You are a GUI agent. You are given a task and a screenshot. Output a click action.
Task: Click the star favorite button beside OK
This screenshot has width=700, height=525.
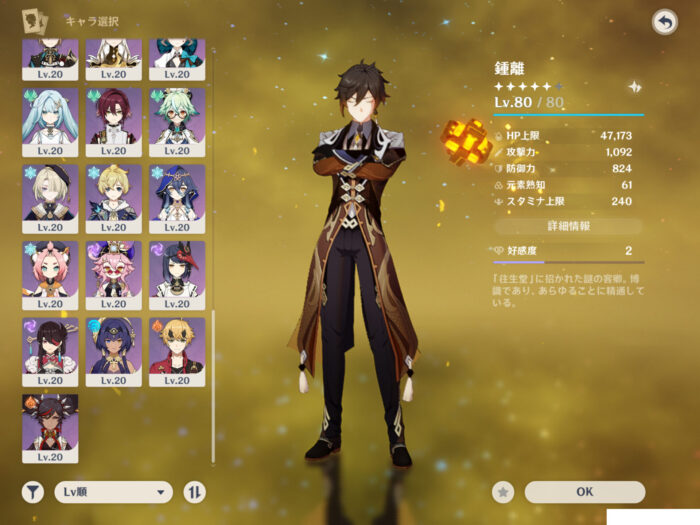point(504,491)
